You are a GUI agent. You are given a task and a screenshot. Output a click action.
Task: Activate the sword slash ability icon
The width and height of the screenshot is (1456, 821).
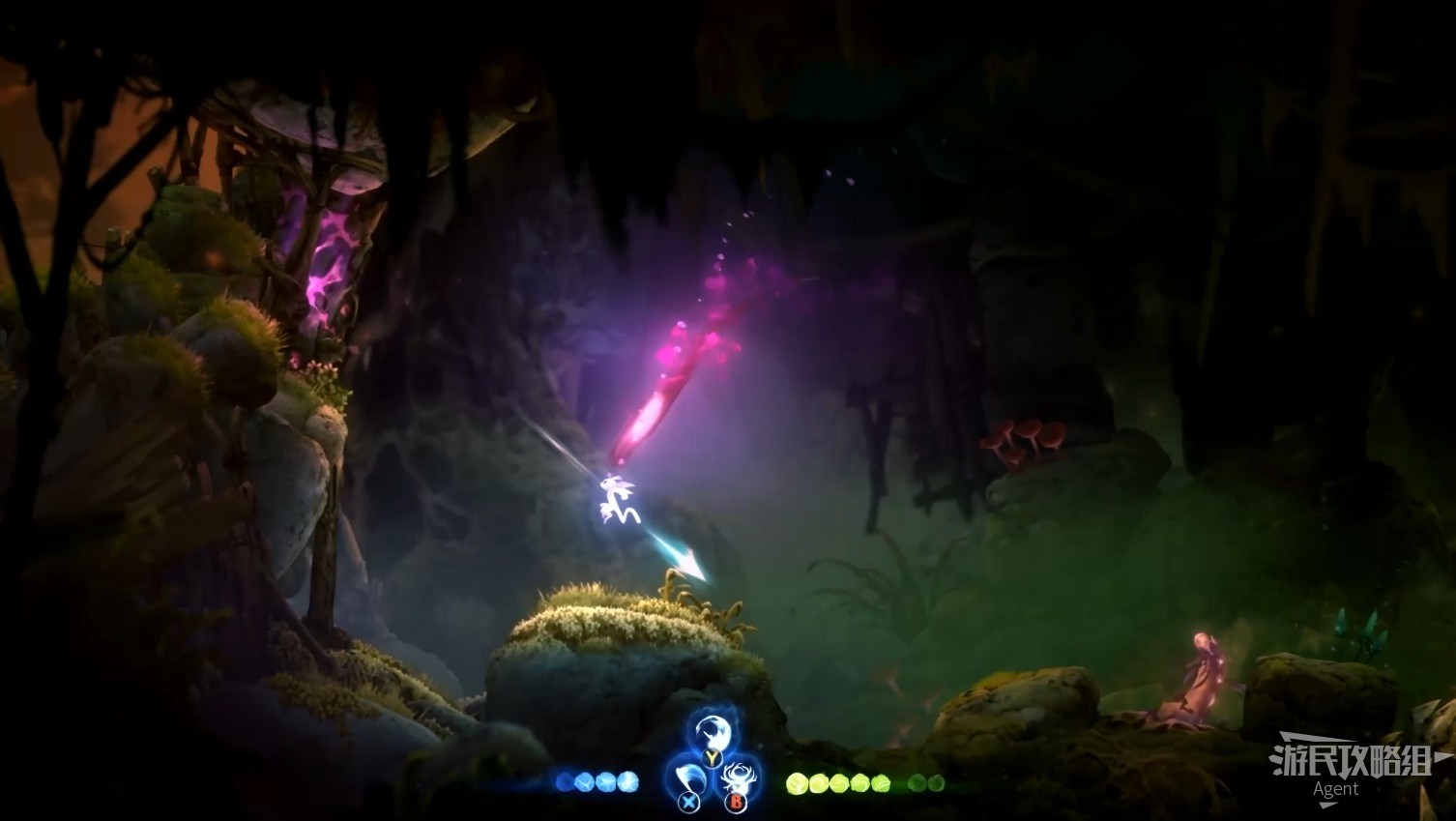[688, 779]
